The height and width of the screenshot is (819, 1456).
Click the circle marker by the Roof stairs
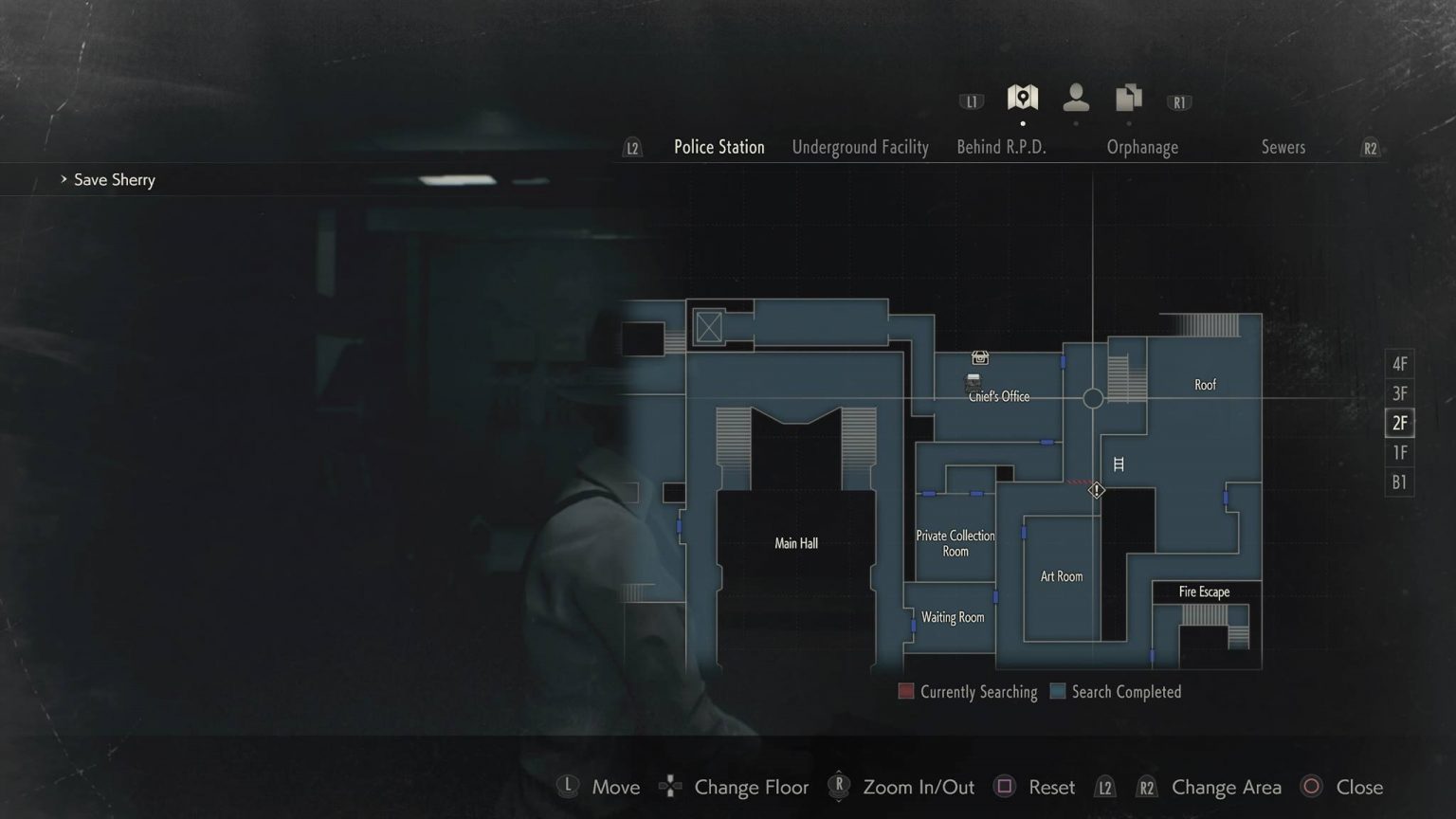[1093, 398]
